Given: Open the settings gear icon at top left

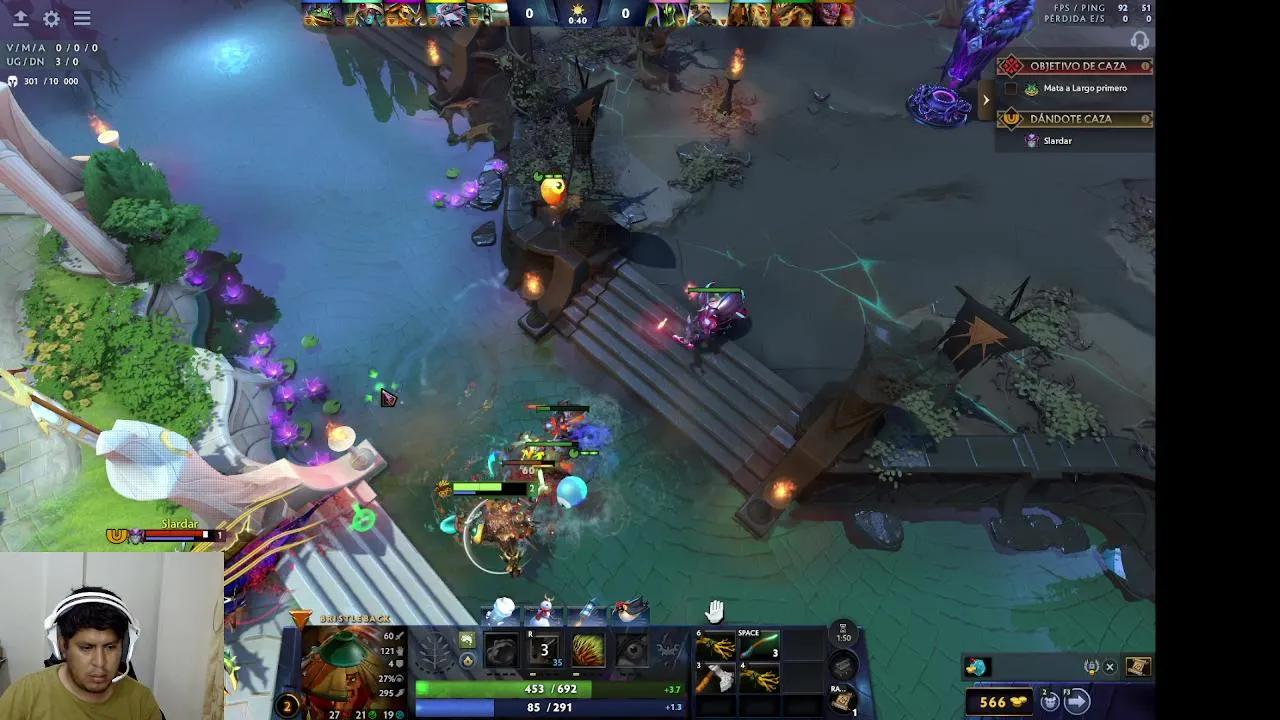Looking at the screenshot, I should [51, 18].
